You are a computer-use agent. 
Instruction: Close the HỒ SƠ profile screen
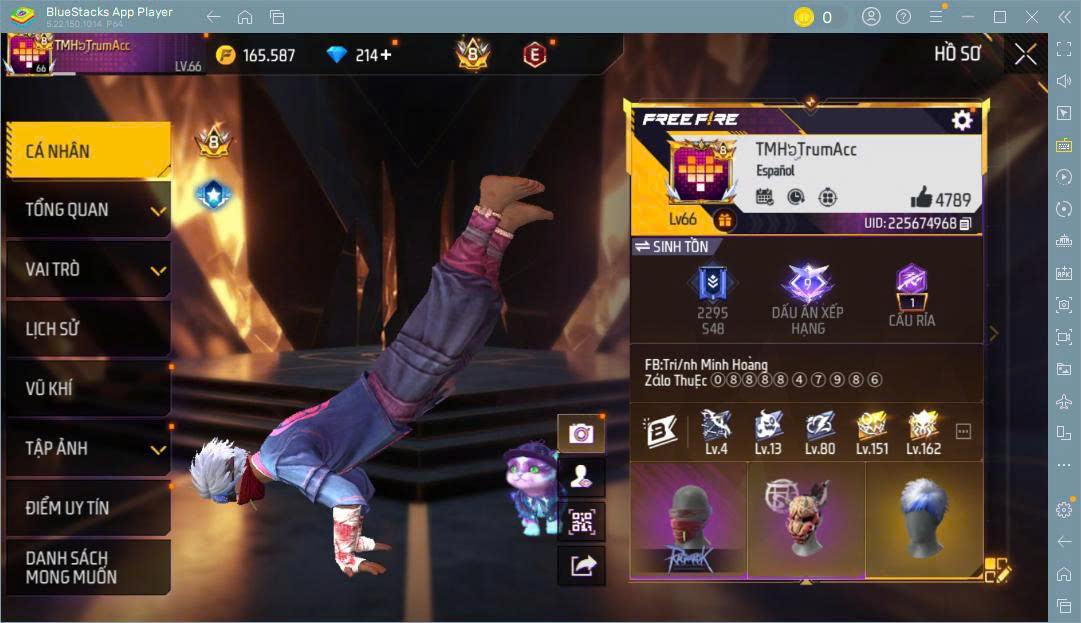click(1025, 55)
